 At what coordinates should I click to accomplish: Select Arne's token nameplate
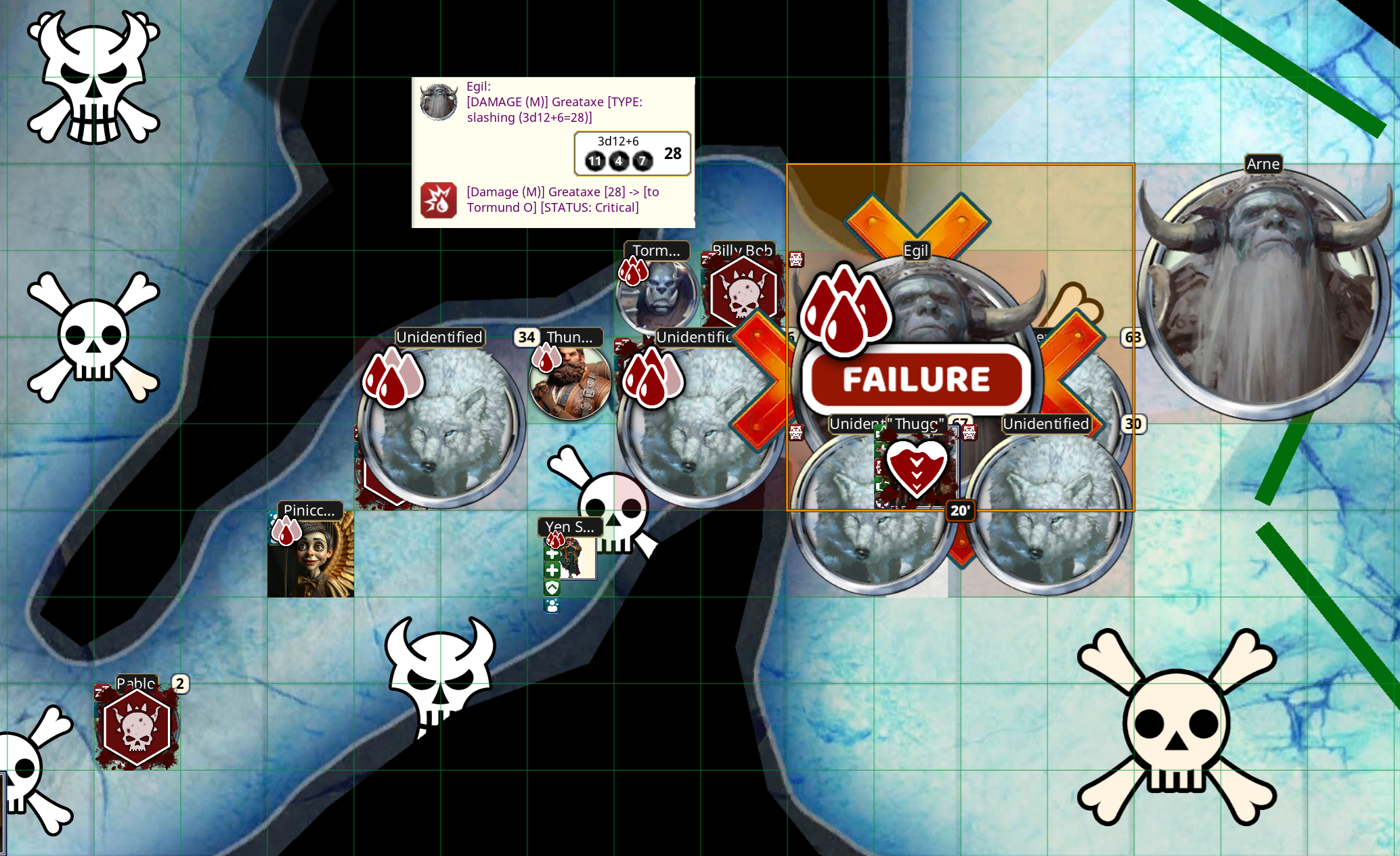point(1263,164)
